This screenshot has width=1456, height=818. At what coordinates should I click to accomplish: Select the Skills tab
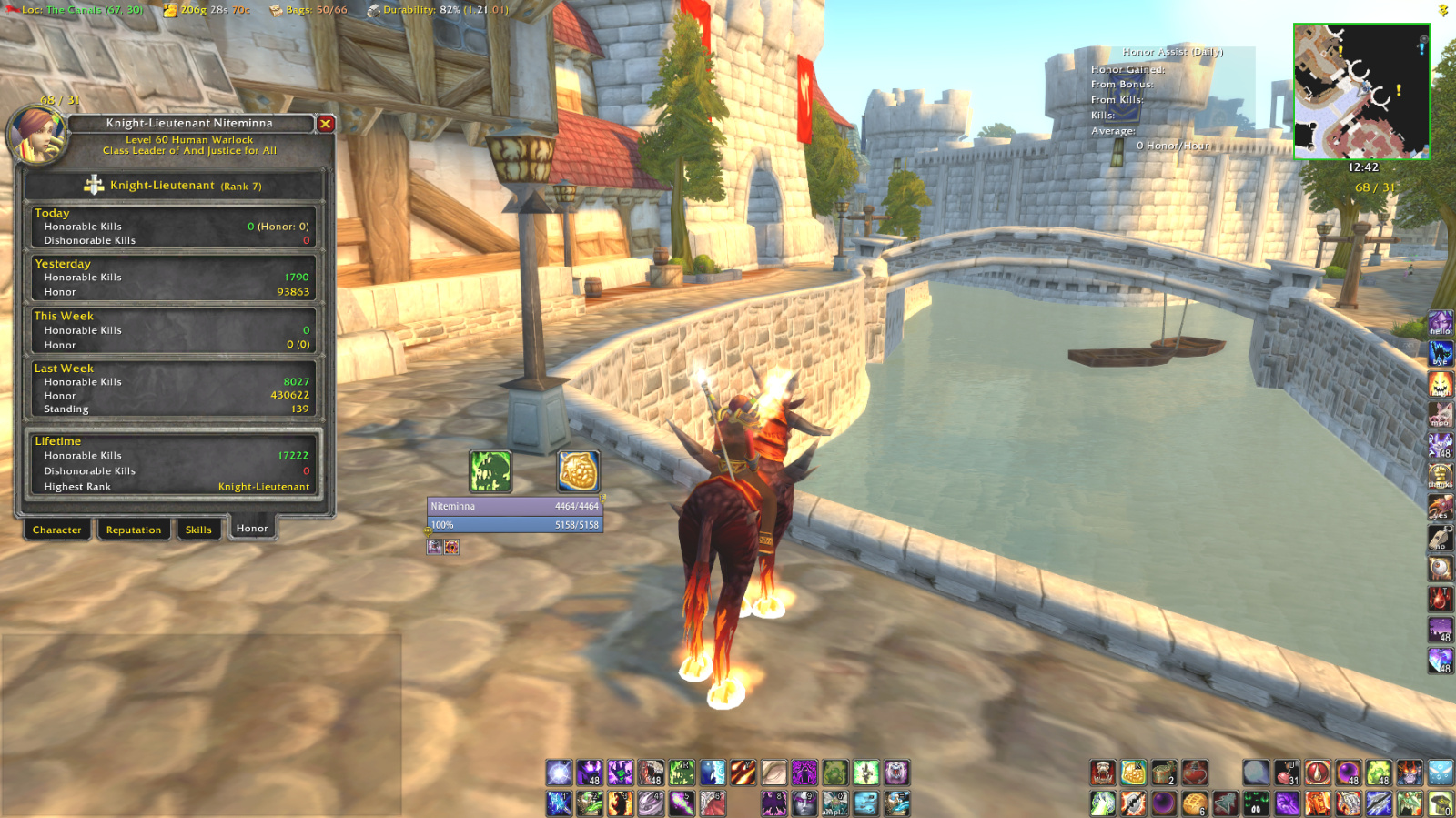pyautogui.click(x=198, y=530)
